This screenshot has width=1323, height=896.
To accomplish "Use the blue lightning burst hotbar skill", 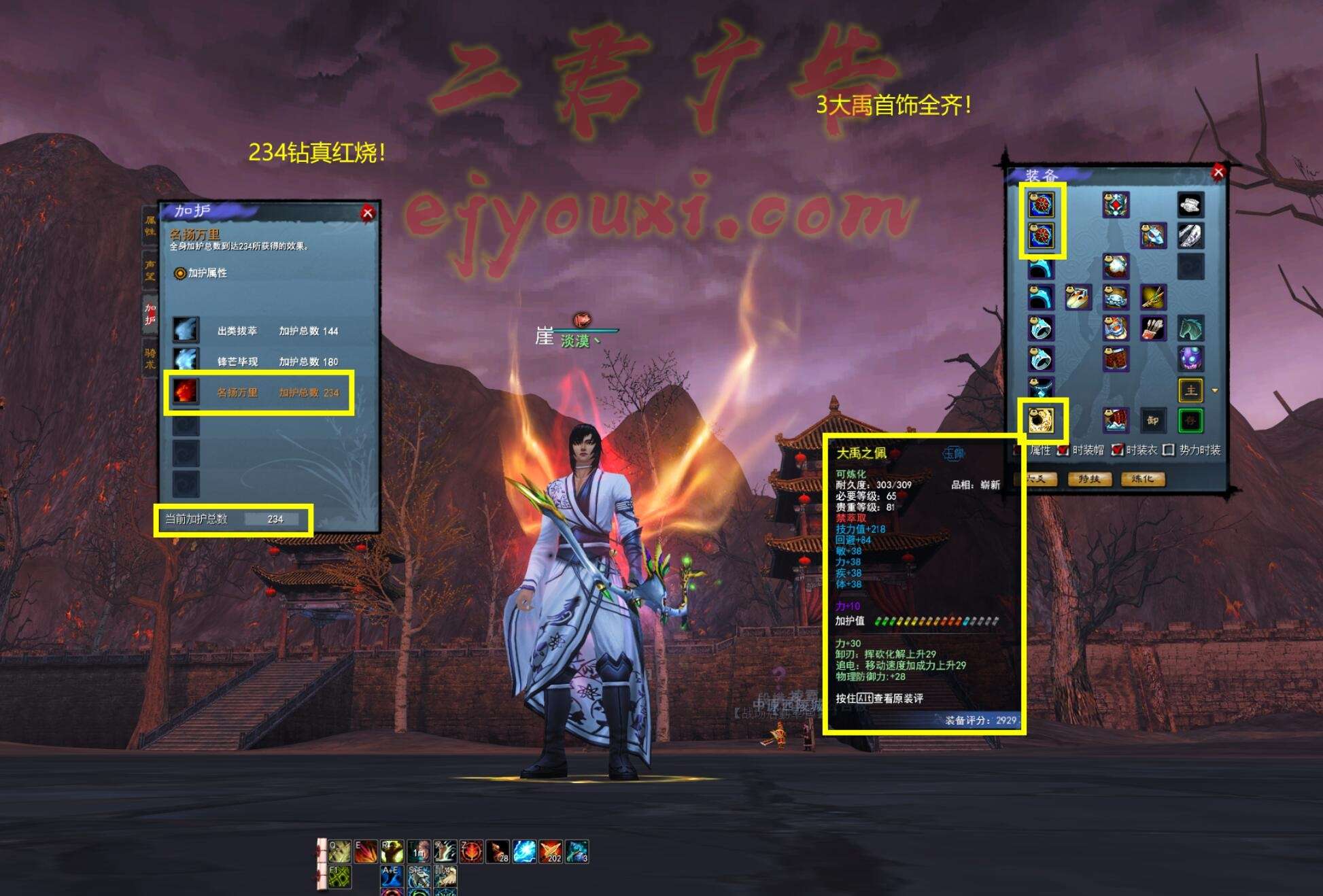I will tap(524, 851).
